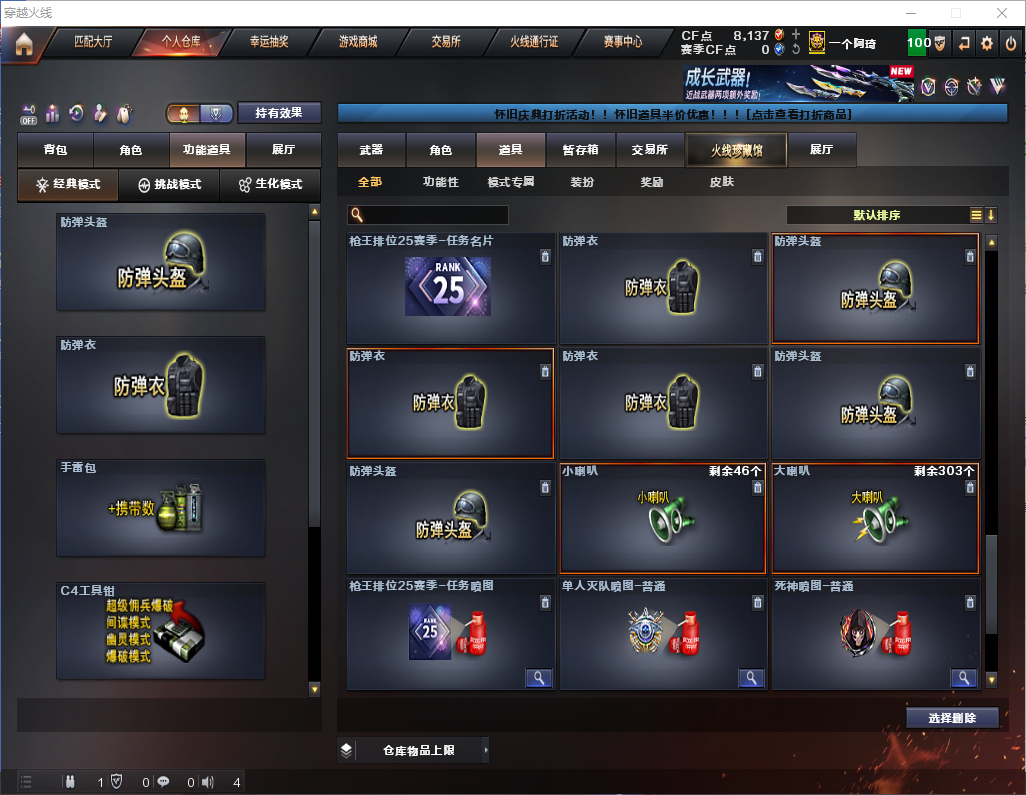Show the 皮肤 skins filter
This screenshot has width=1026, height=795.
721,182
